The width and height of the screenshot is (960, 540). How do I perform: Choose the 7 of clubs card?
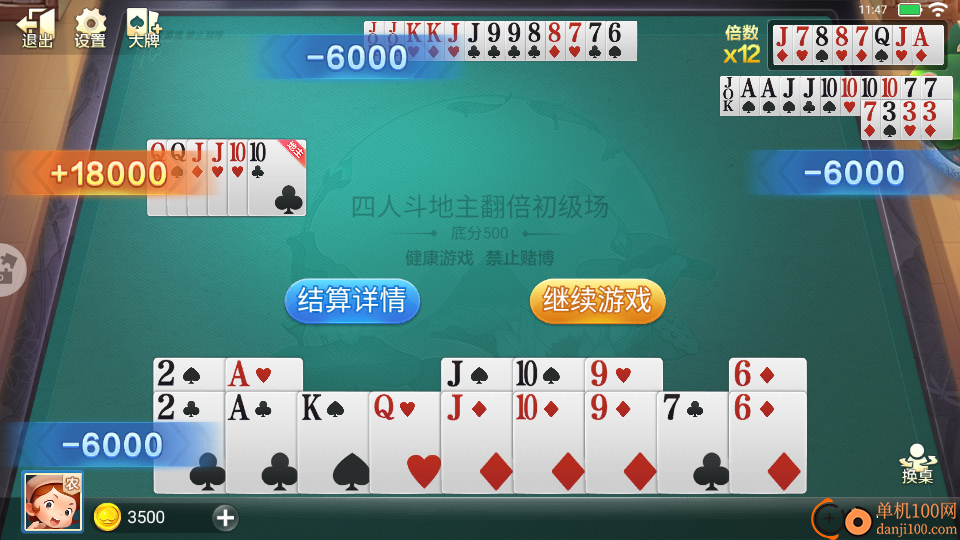click(692, 441)
